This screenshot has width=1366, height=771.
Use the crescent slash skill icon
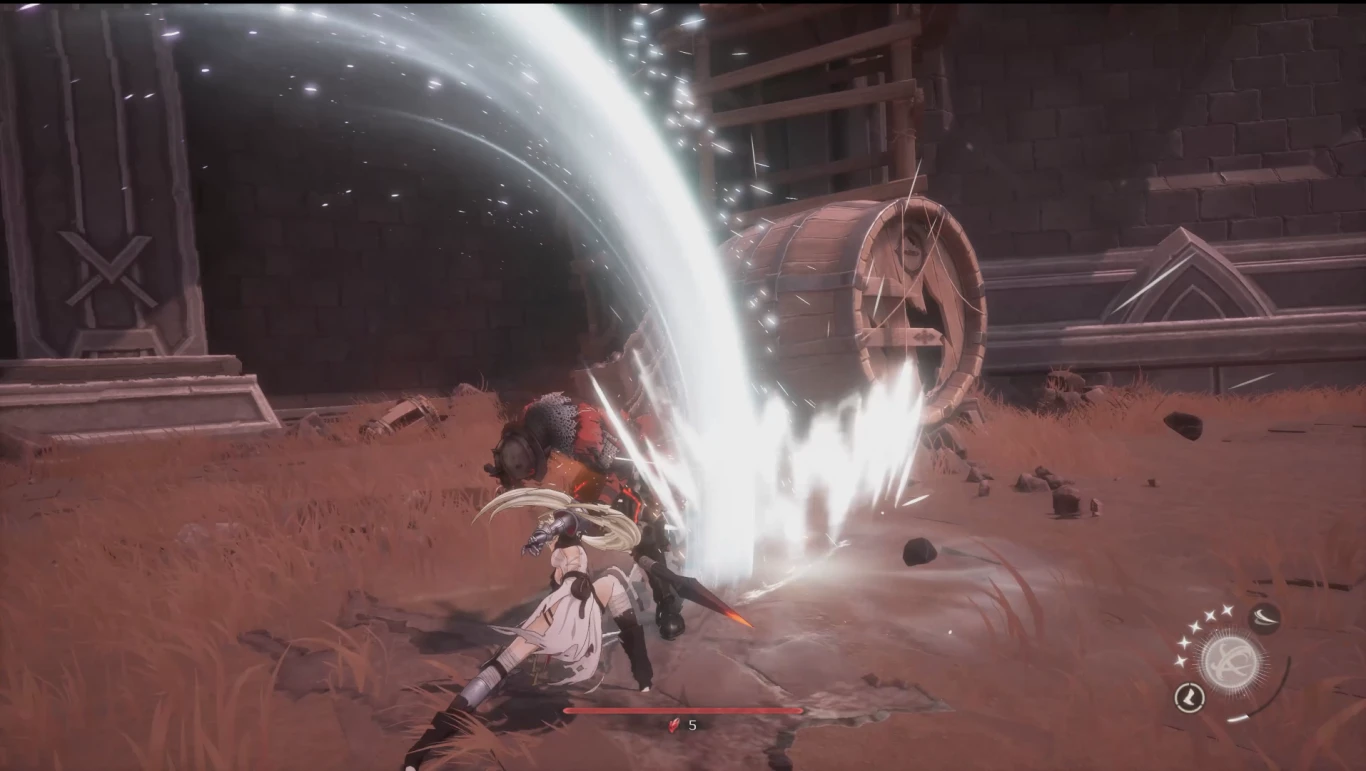1265,617
